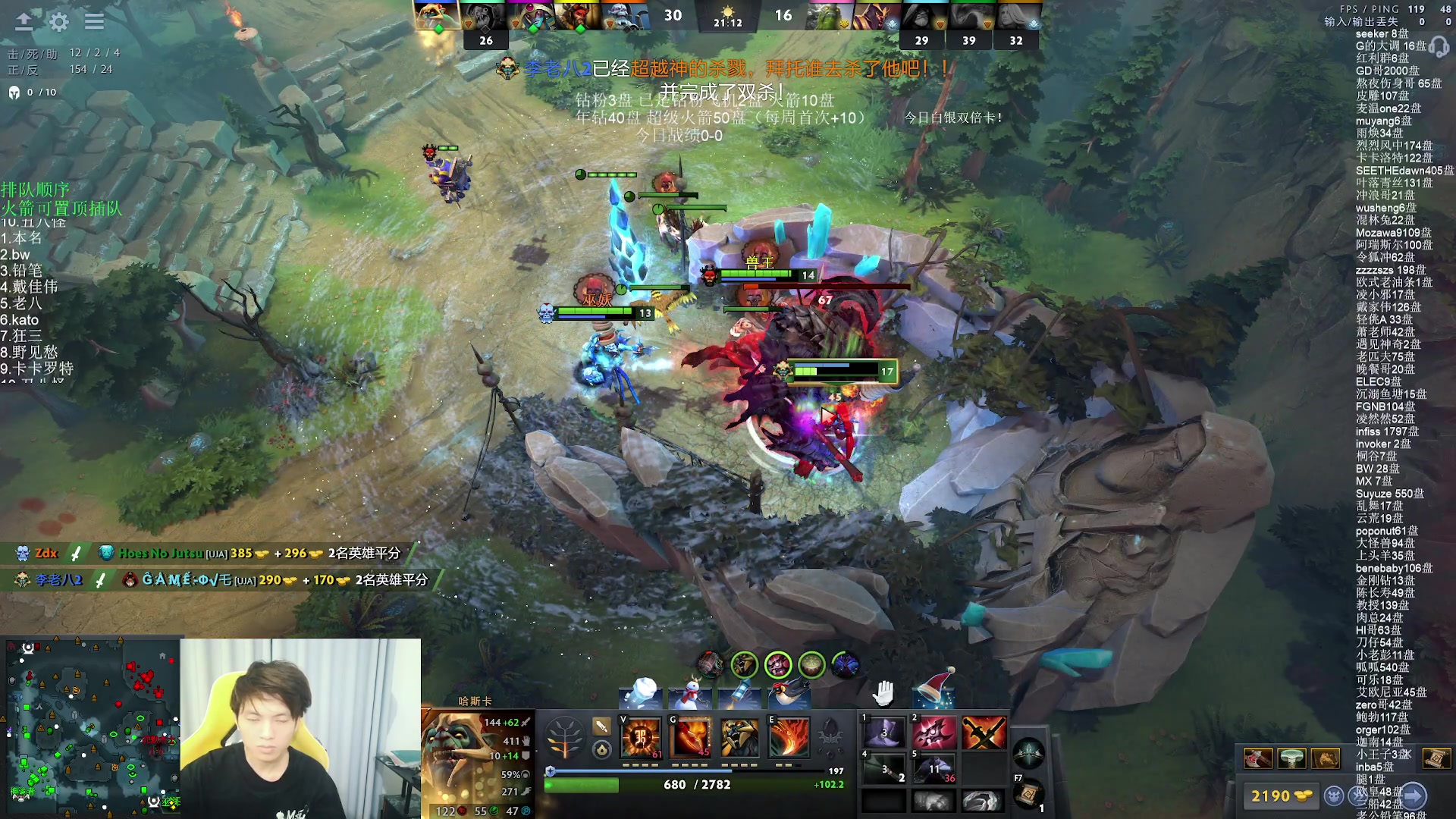
Task: Cast the Life Break ultimate
Action: pos(789,737)
